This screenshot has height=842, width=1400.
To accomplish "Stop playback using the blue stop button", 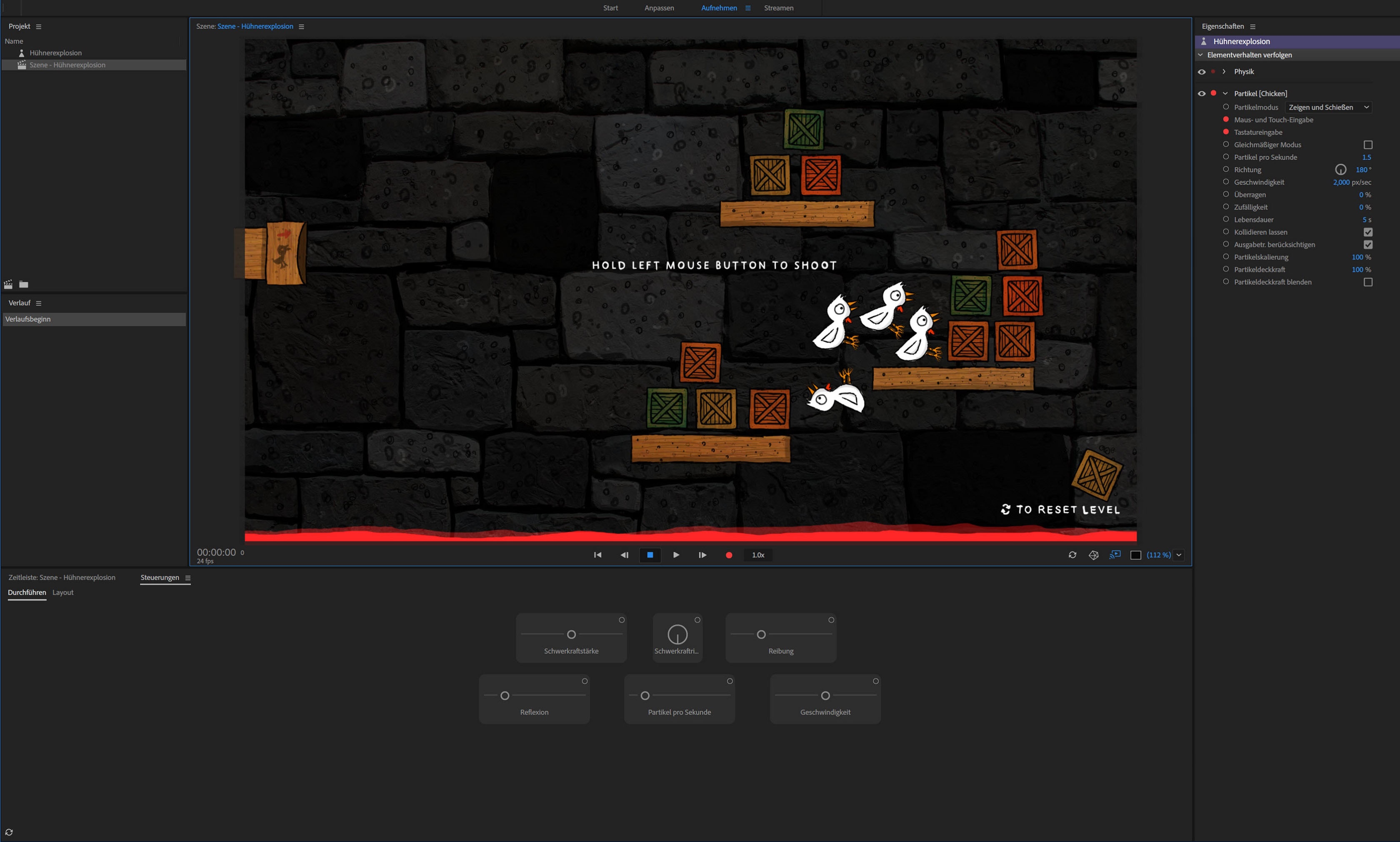I will click(x=650, y=555).
